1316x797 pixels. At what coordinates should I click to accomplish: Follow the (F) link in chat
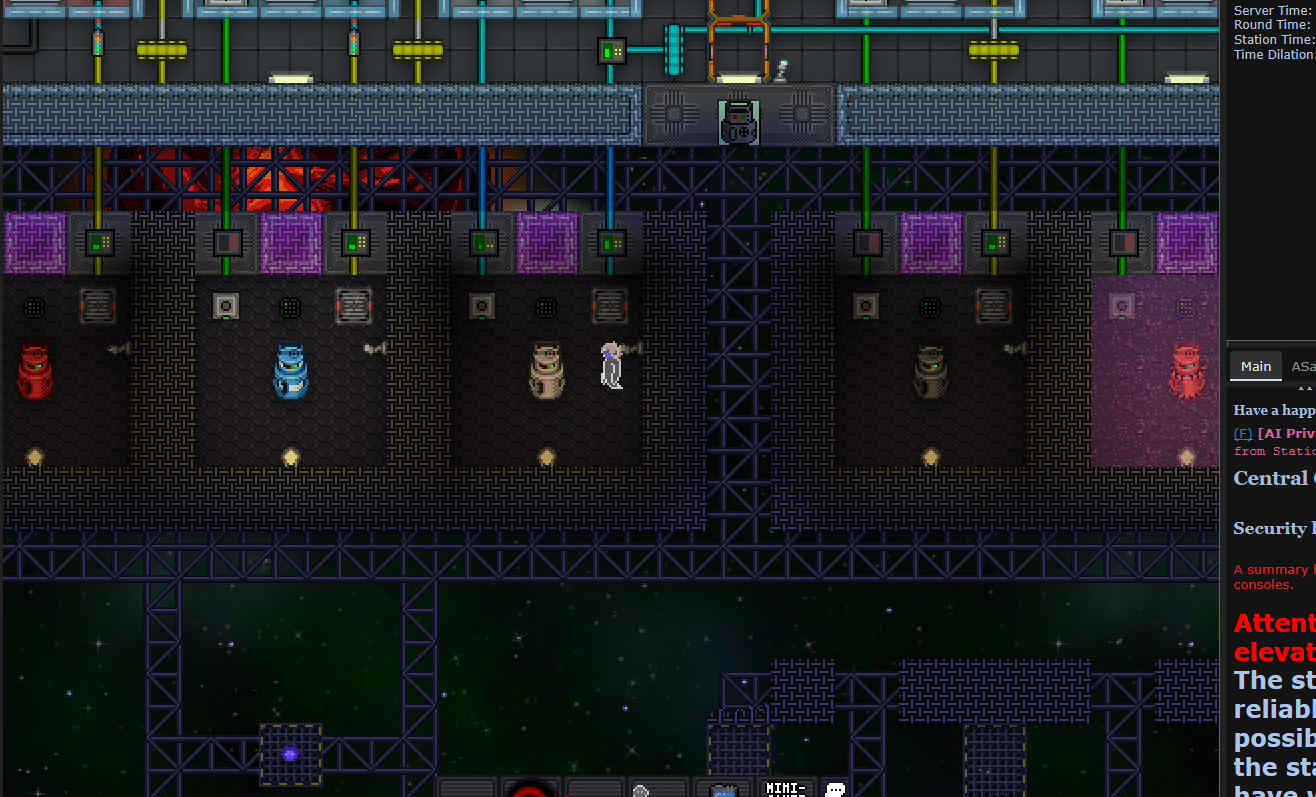[1242, 433]
